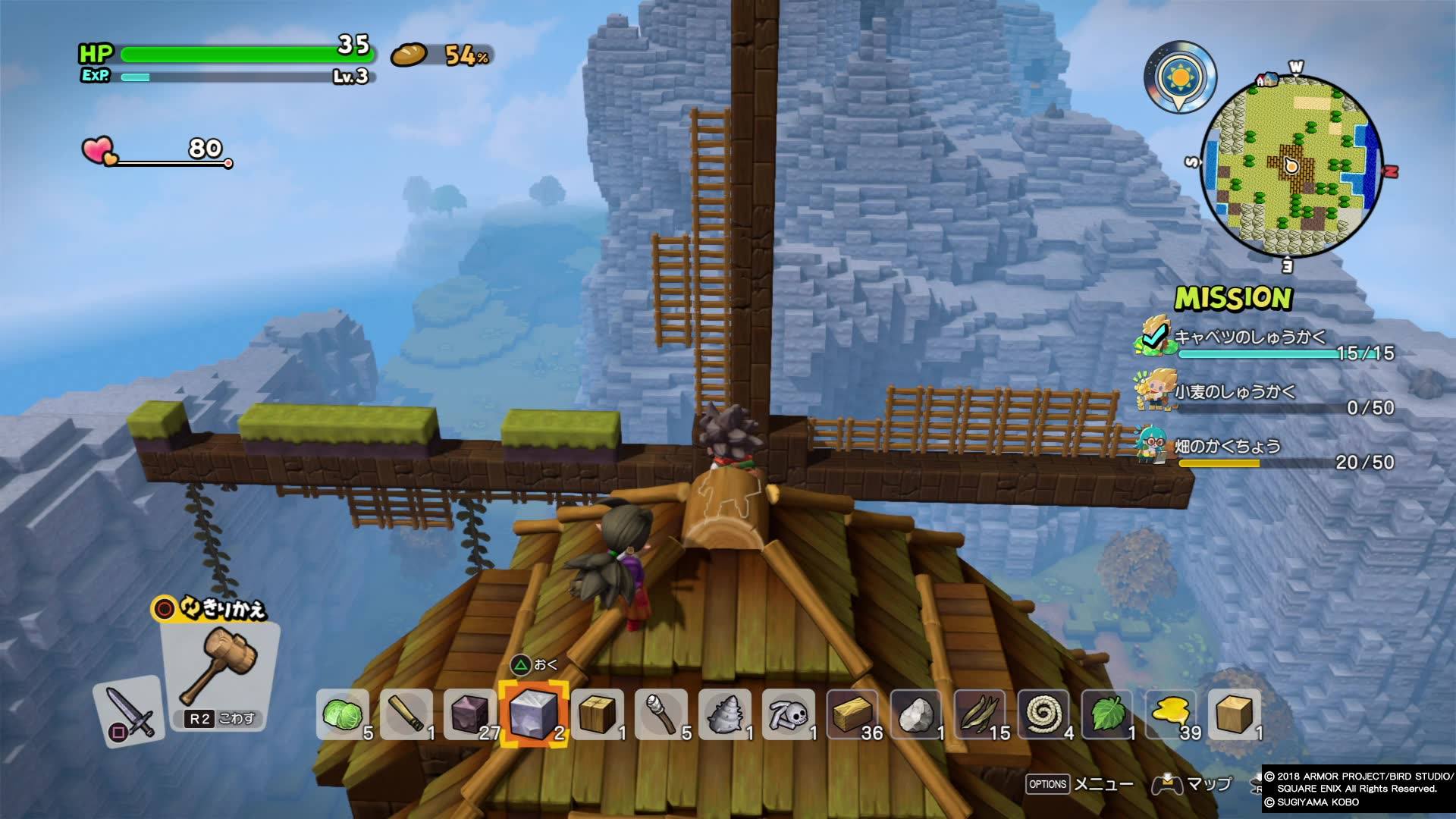Select the yellow oil puddle slot
This screenshot has width=1456, height=819.
(1171, 714)
